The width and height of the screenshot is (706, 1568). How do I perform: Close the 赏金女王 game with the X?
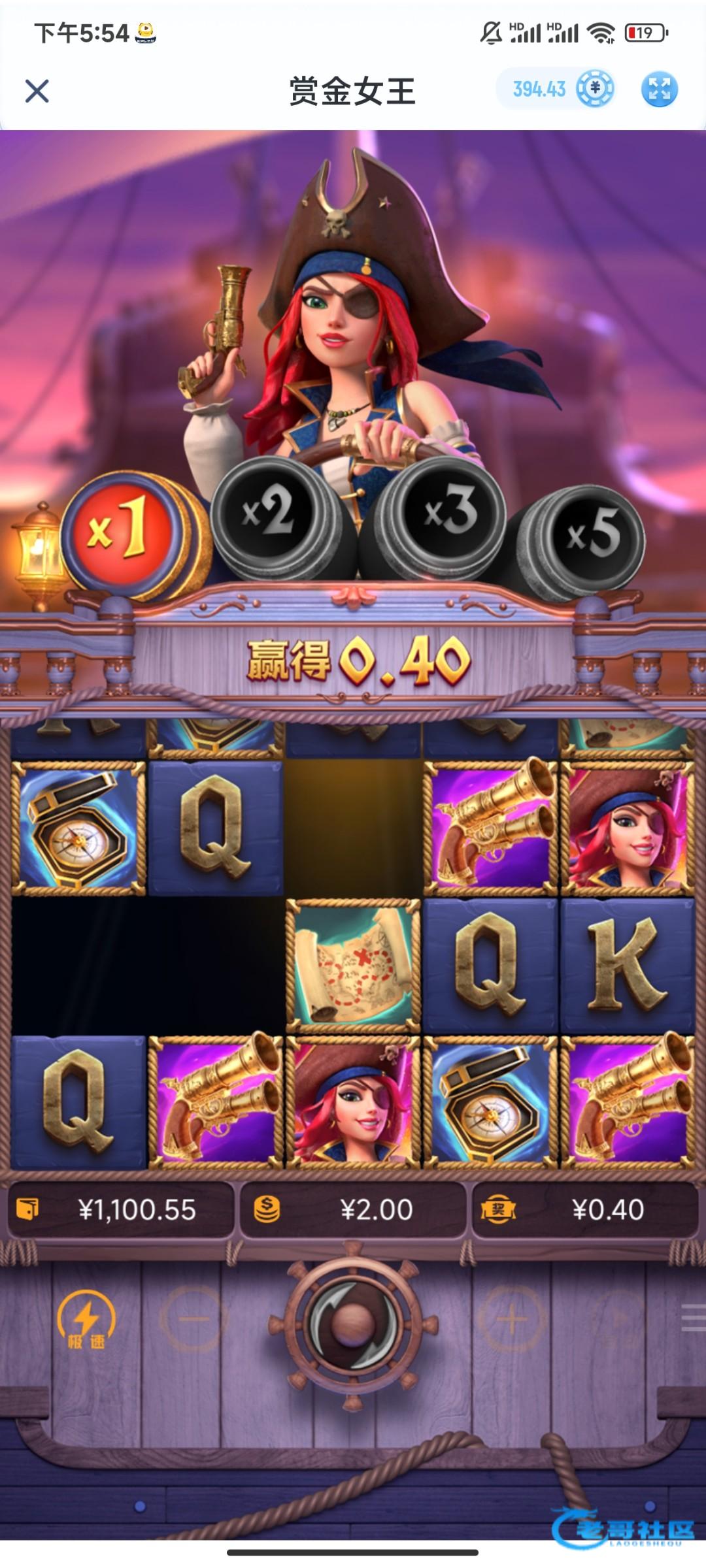click(37, 91)
